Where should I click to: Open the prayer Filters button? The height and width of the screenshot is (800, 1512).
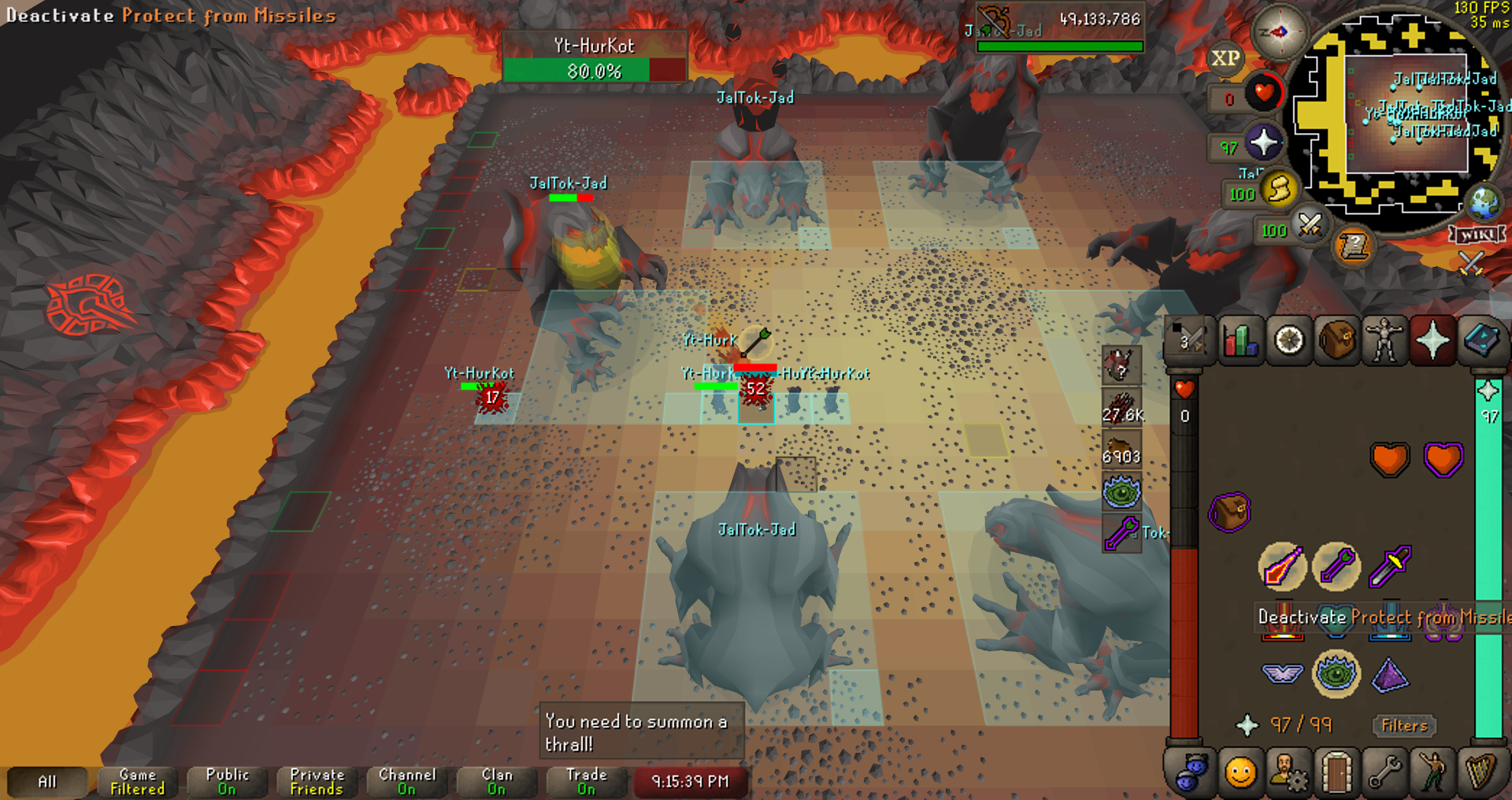pyautogui.click(x=1404, y=725)
